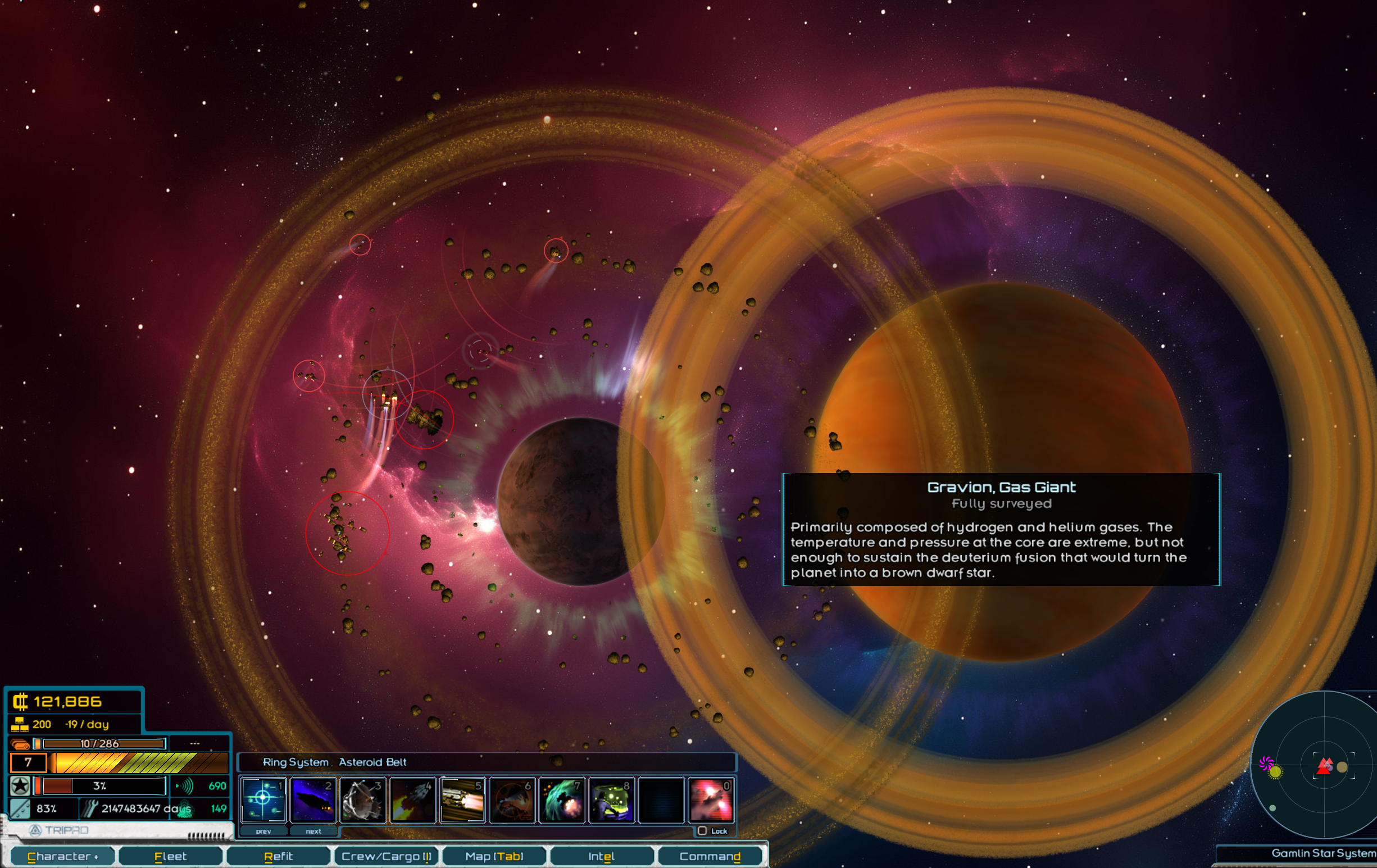
Task: Click the yellow star marker on the radar
Action: click(1275, 771)
